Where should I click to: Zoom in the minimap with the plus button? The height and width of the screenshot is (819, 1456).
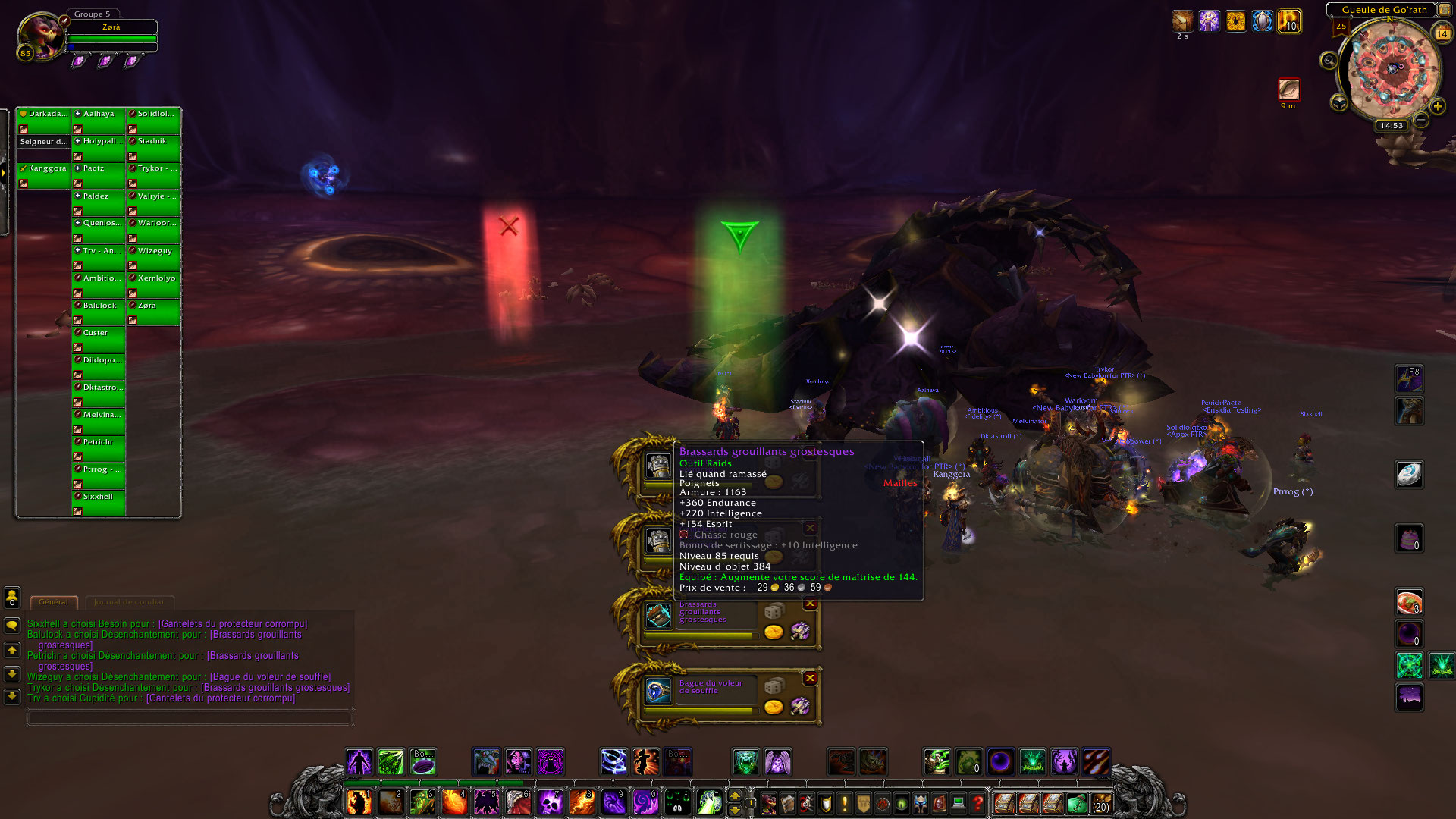click(x=1437, y=106)
